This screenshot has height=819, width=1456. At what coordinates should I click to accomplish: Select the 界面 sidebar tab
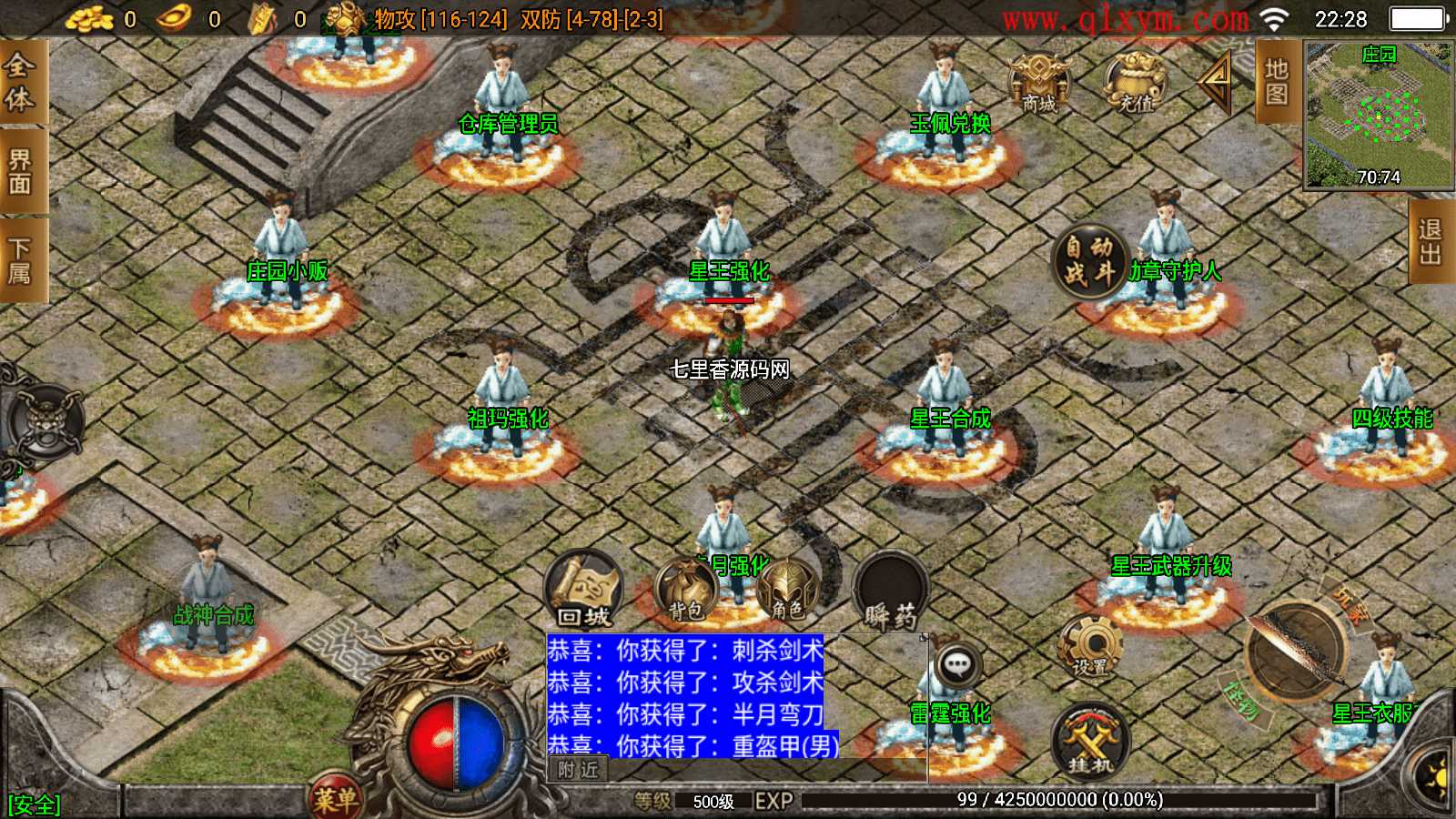[20, 168]
